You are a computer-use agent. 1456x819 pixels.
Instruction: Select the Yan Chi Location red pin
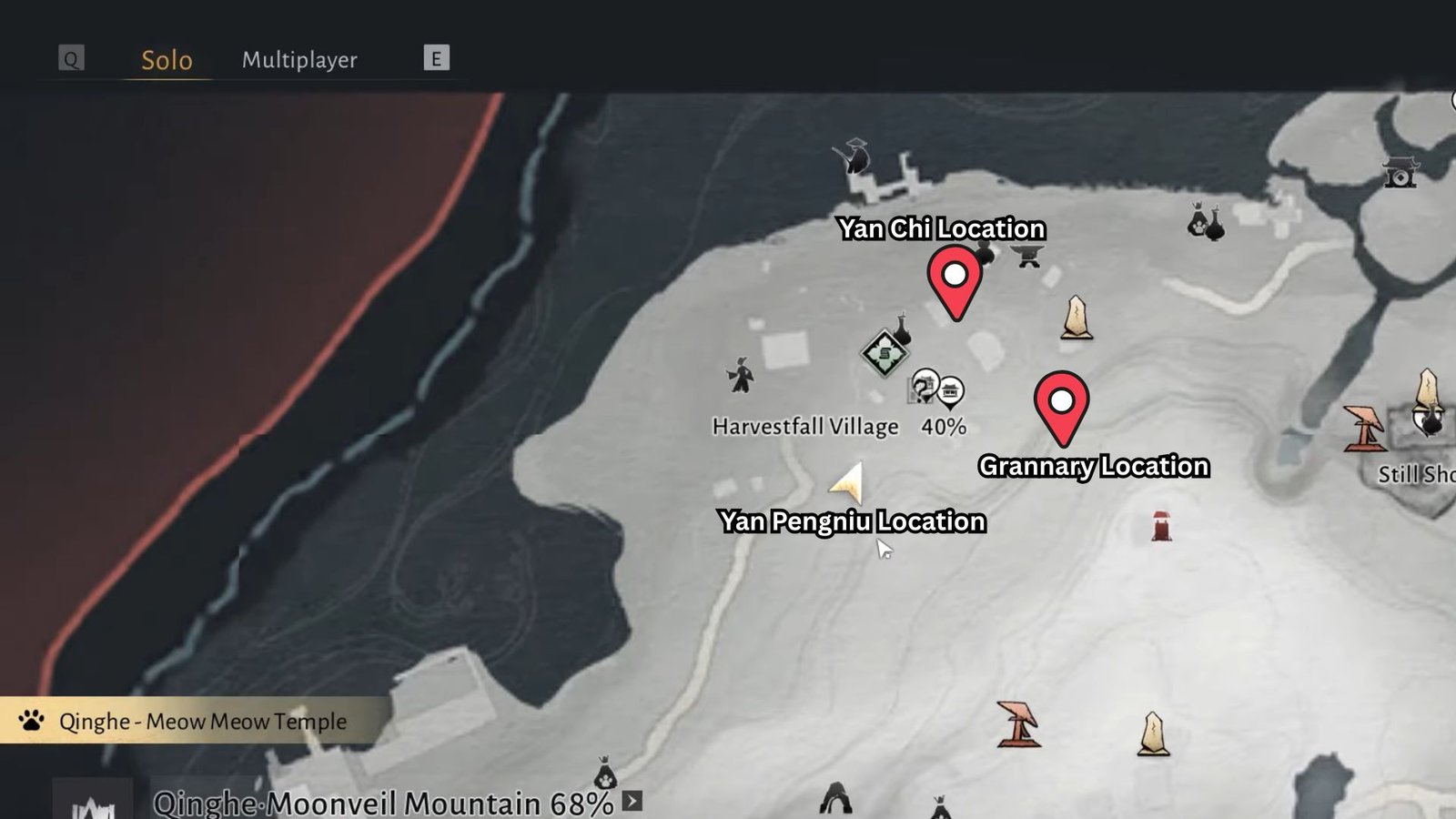point(955,278)
